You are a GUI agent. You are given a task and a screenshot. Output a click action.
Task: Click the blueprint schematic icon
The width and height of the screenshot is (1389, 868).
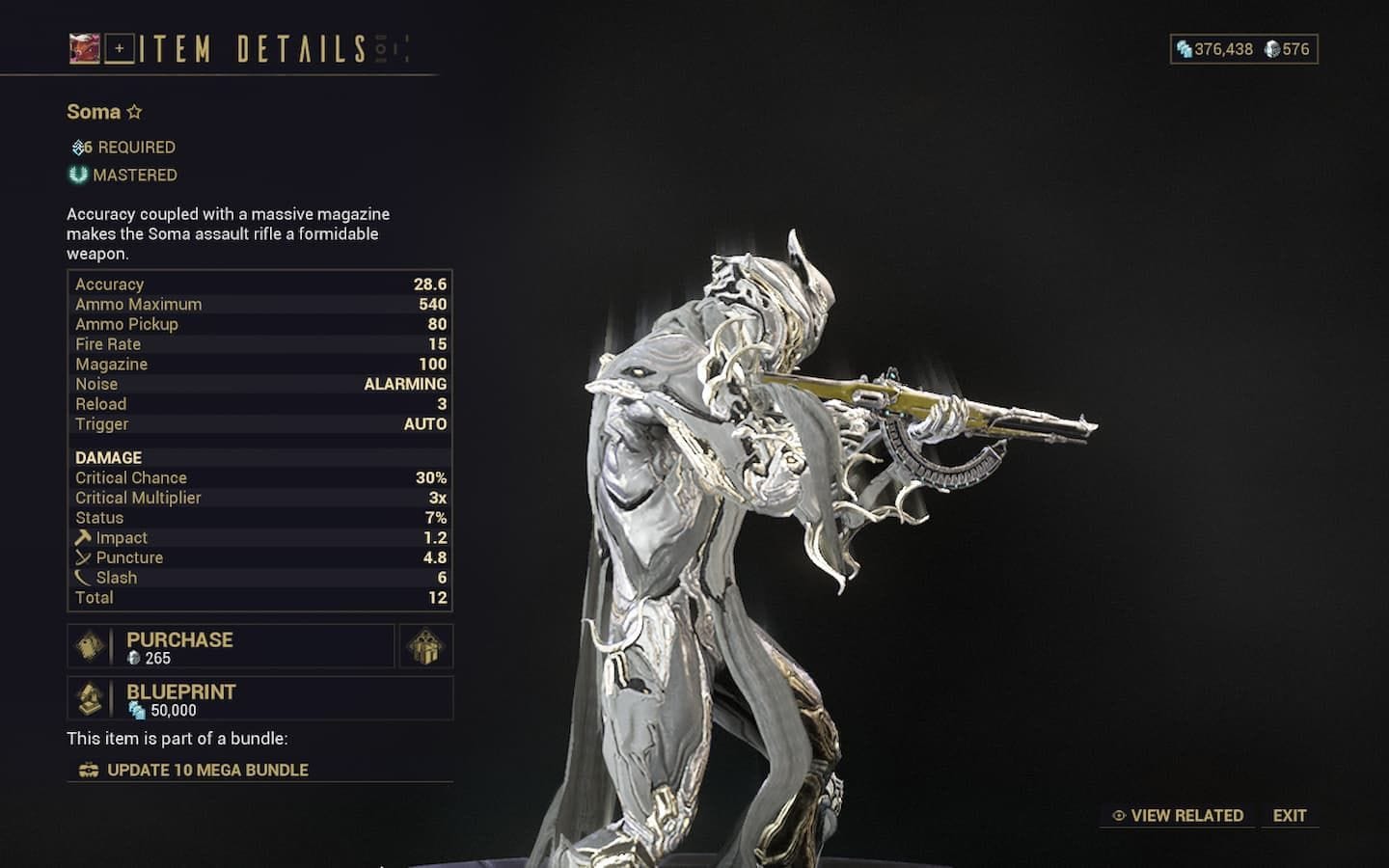[90, 698]
